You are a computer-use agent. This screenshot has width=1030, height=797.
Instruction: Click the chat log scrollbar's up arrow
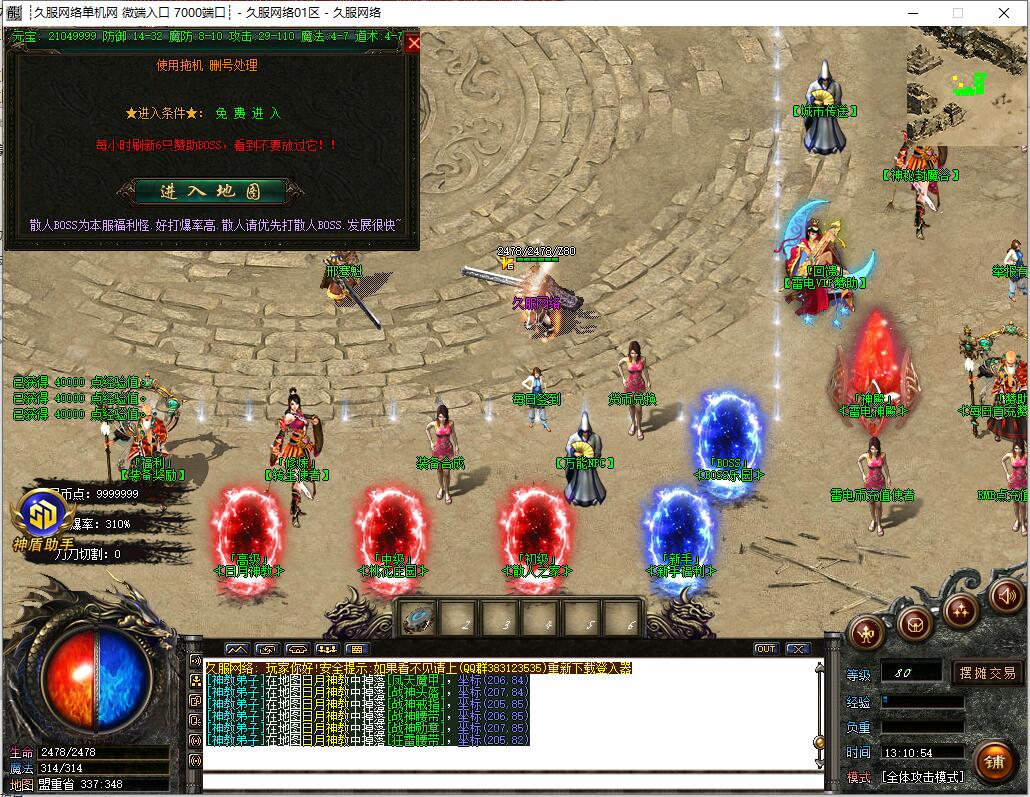click(820, 668)
